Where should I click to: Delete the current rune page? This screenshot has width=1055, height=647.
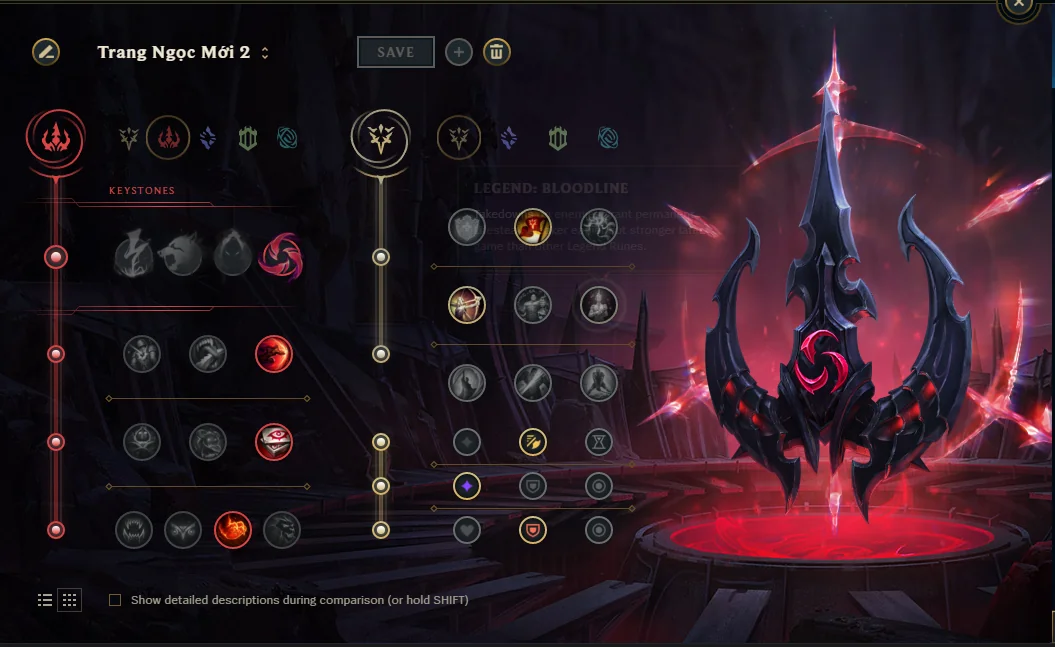point(497,52)
